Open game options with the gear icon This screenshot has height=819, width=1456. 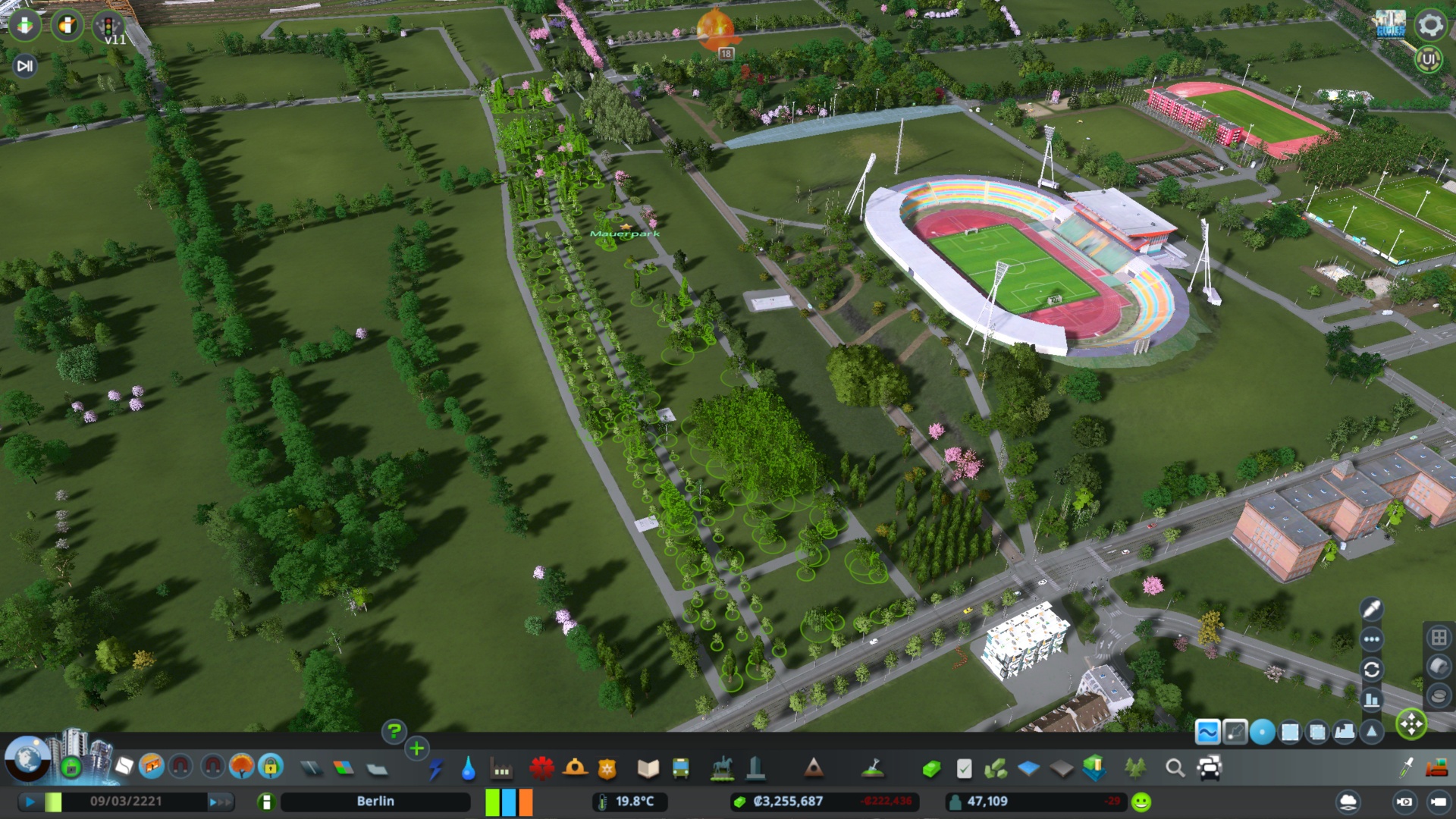1430,25
